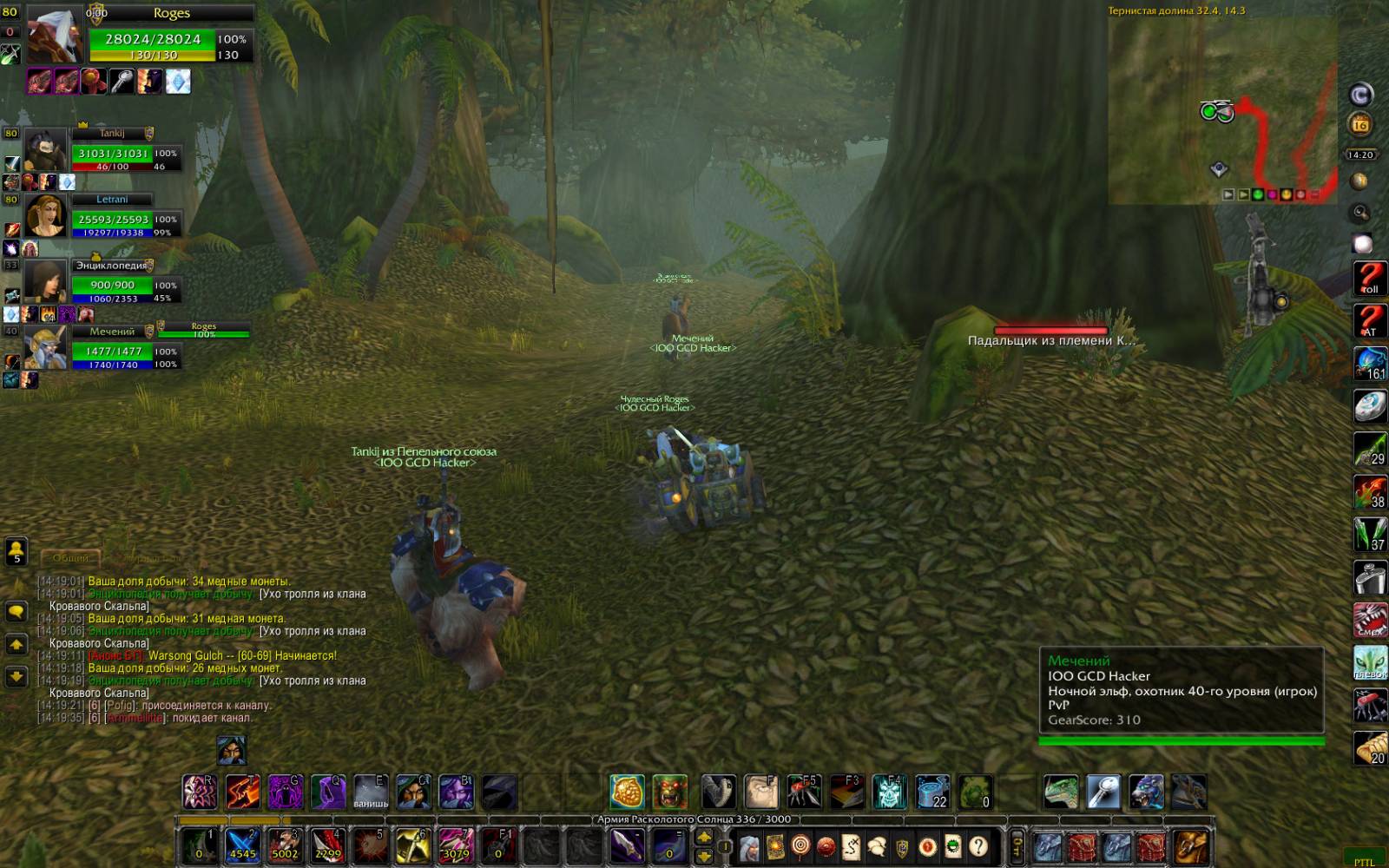Open the chat bubble social micro button

point(877,845)
